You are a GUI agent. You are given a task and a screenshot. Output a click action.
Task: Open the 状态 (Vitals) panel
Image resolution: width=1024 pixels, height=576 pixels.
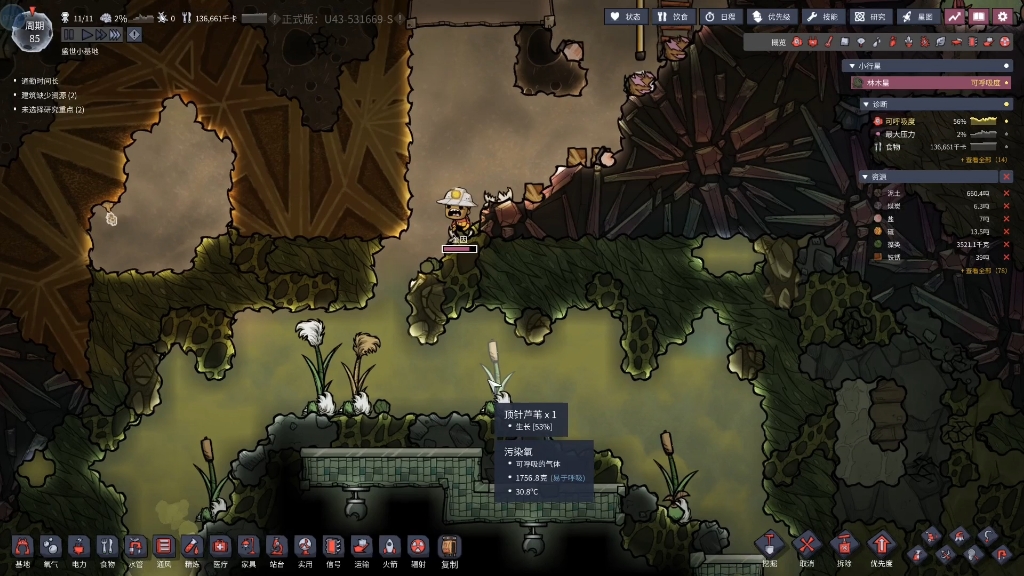click(x=626, y=16)
